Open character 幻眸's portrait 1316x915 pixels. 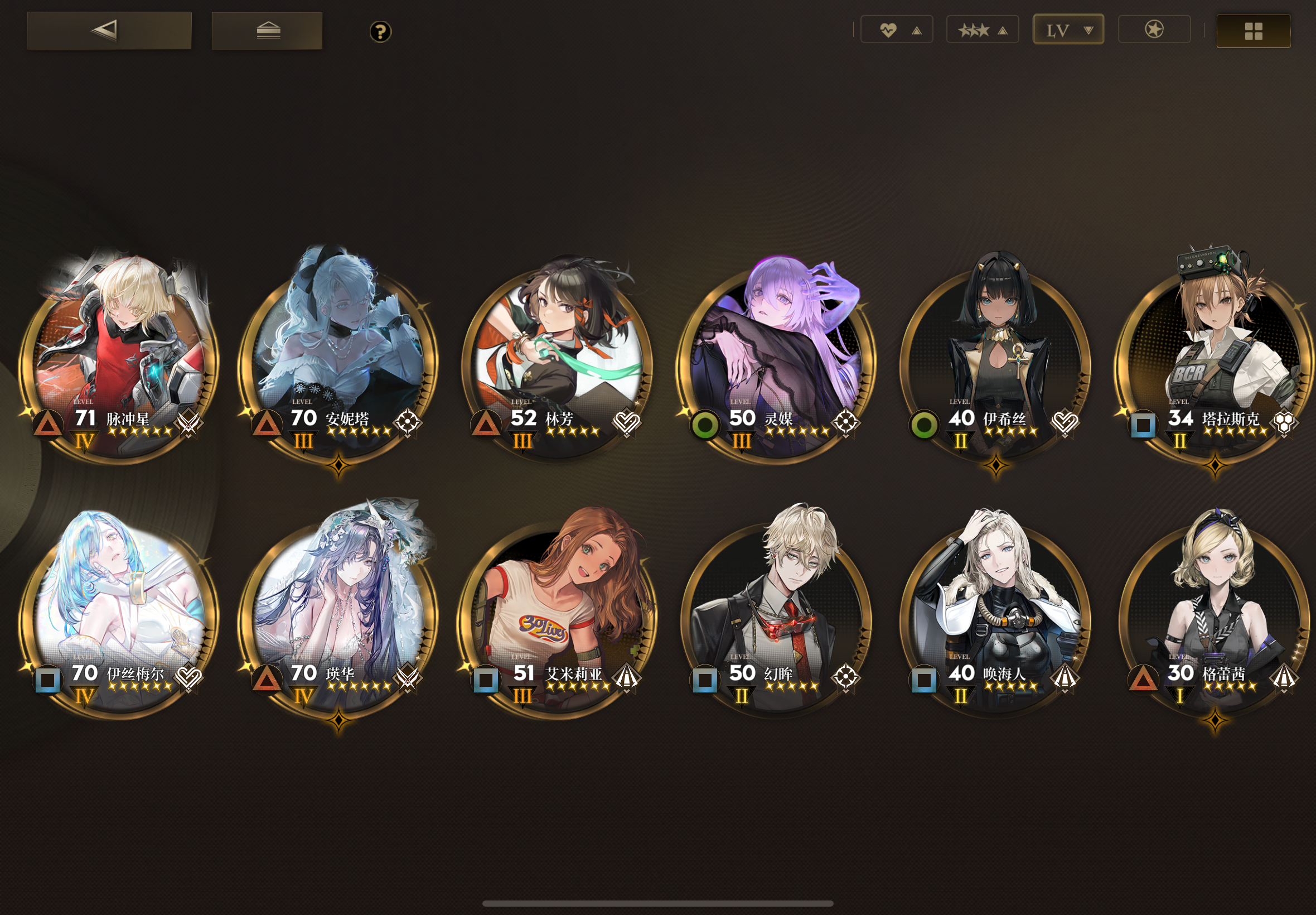point(777,608)
